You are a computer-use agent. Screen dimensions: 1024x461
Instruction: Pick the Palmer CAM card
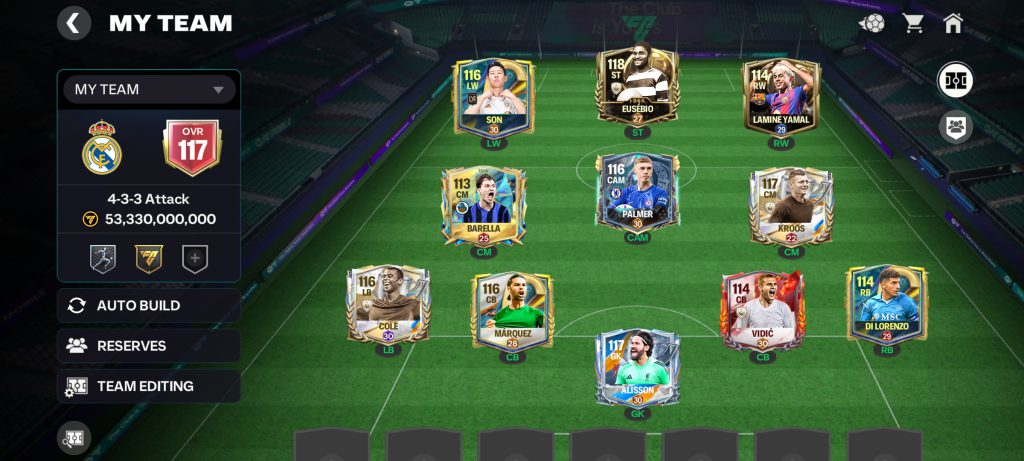pos(637,194)
